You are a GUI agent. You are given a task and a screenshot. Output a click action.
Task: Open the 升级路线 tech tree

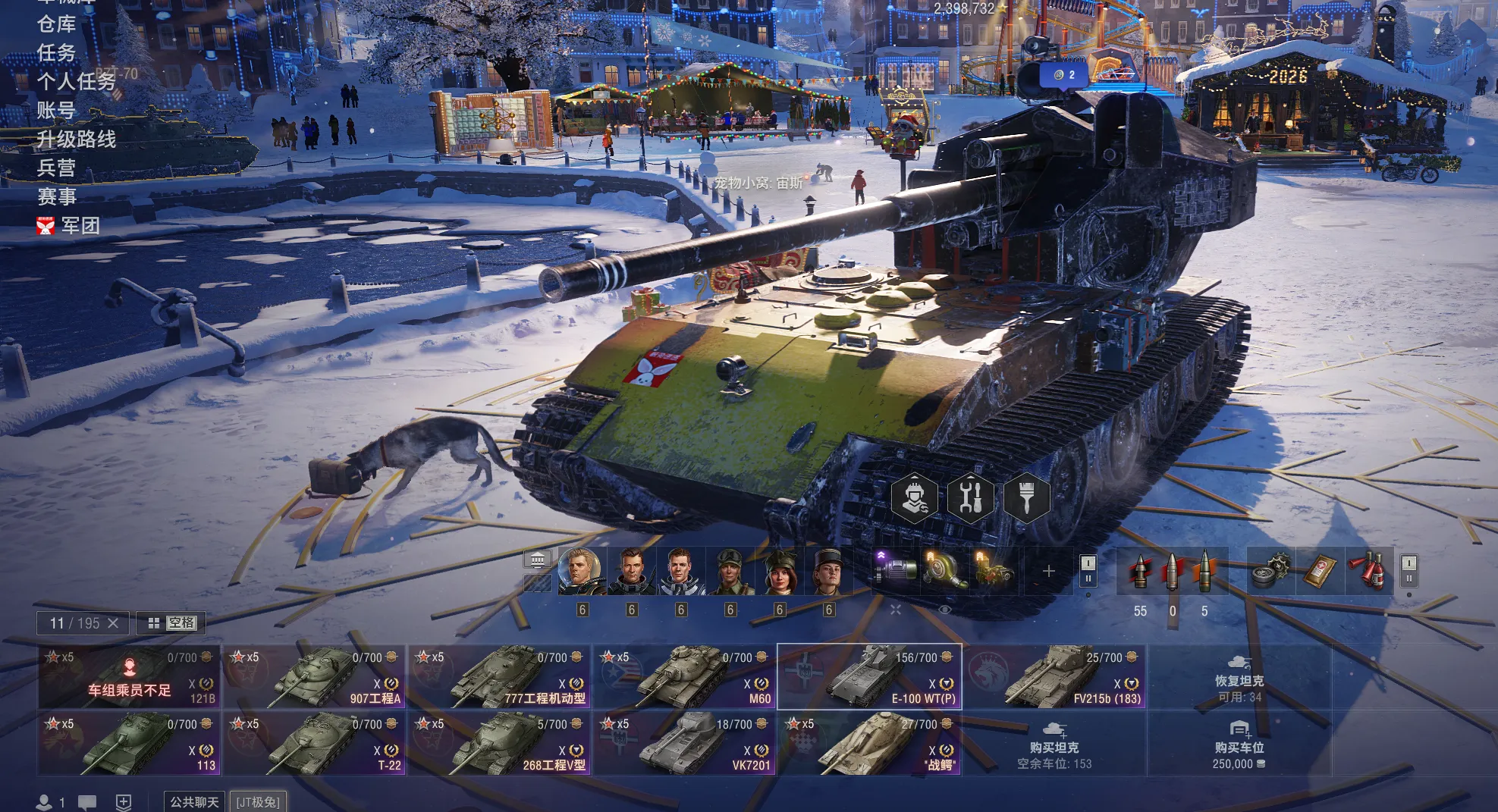point(77,140)
